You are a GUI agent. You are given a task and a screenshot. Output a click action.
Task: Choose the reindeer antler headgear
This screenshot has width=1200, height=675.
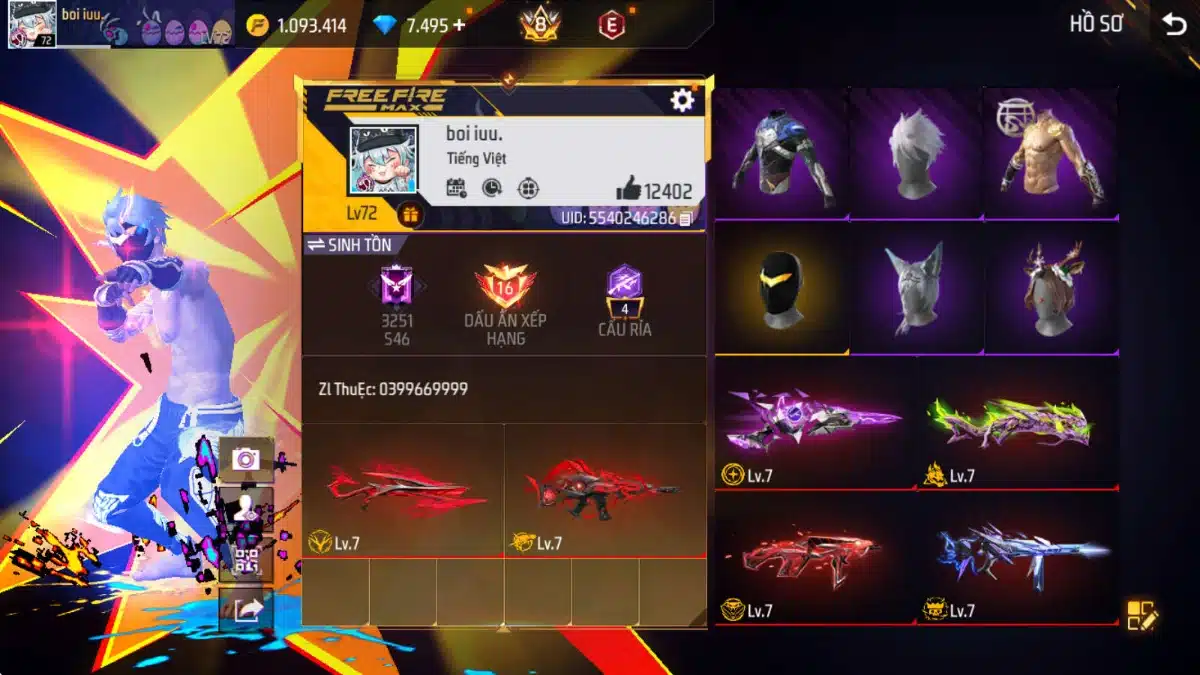(x=1050, y=288)
